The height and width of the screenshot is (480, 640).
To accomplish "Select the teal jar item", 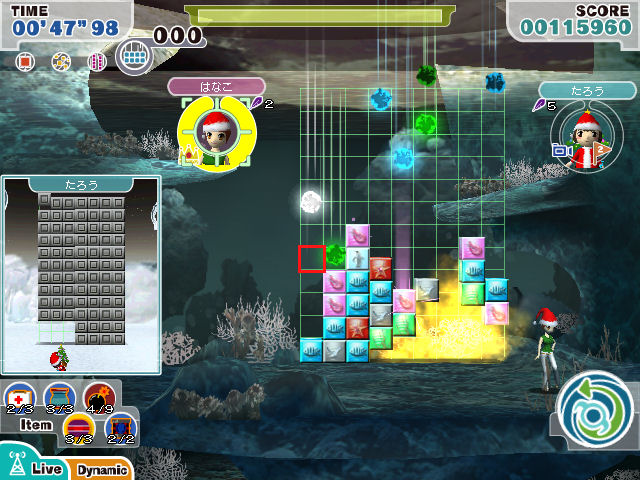I will click(59, 397).
